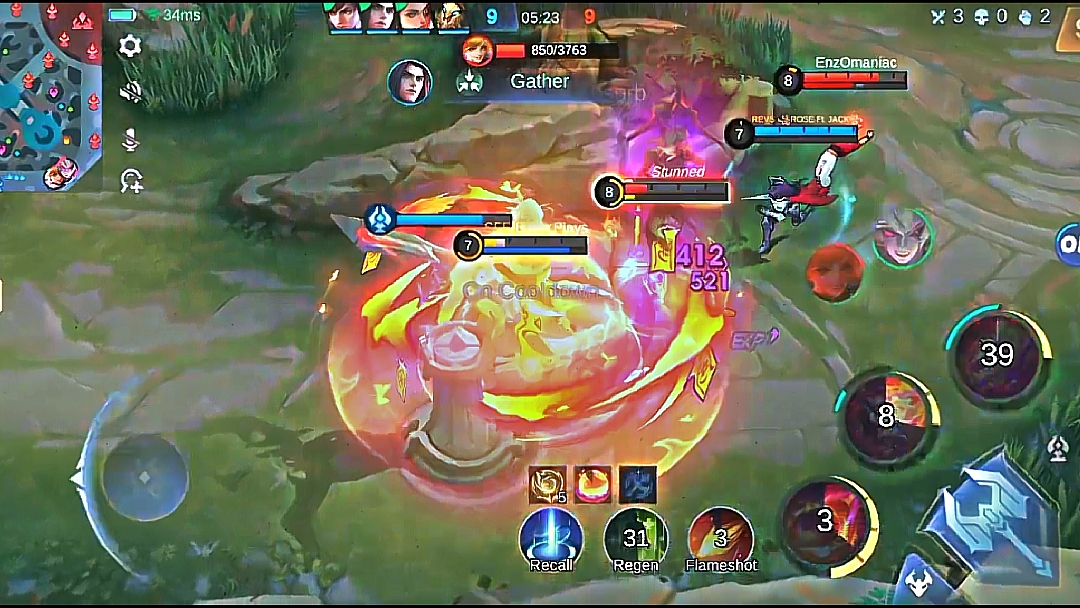
Task: Tap the attack-turret icon above basic attack
Action: (1057, 449)
